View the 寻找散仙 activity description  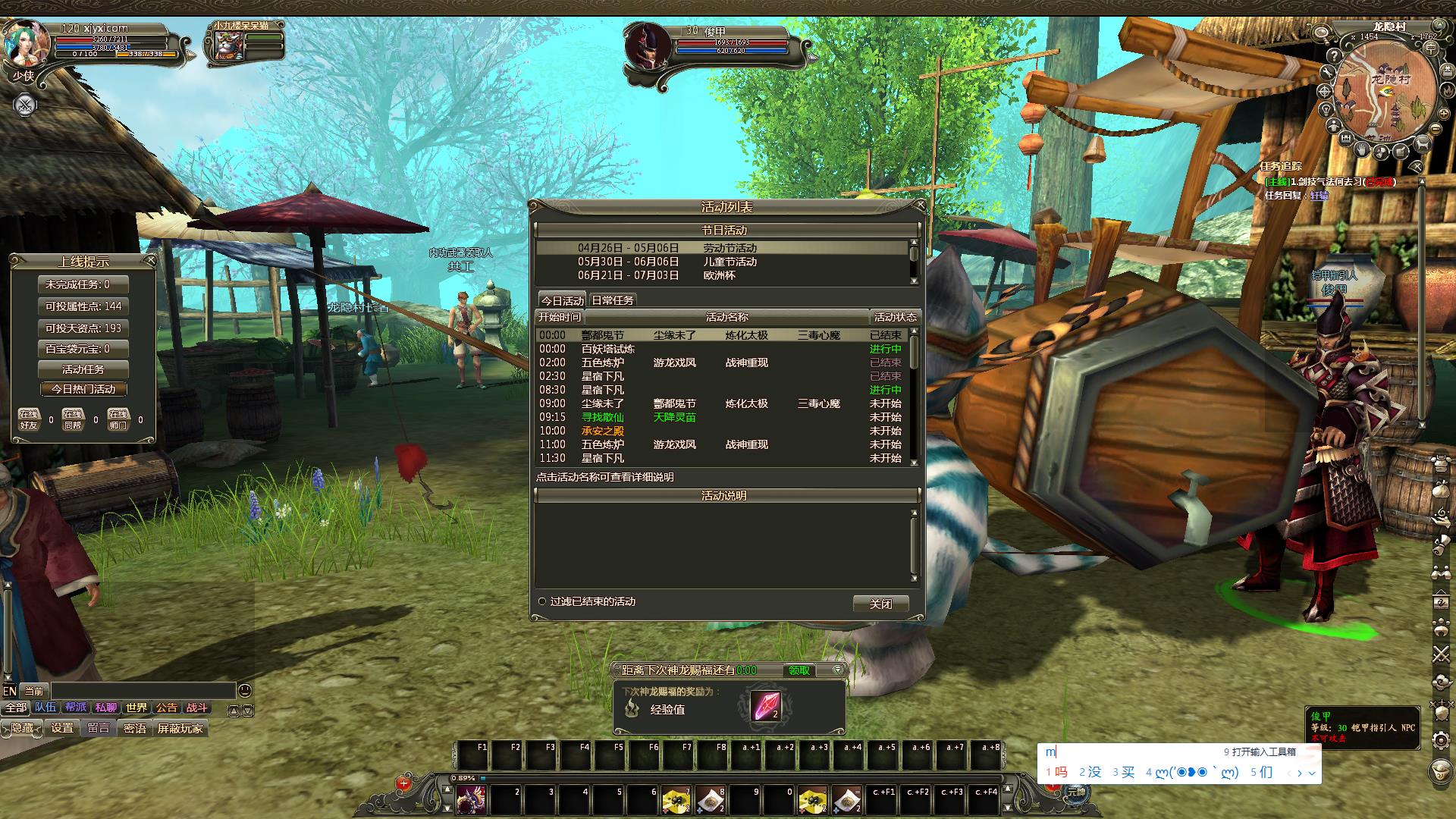602,417
